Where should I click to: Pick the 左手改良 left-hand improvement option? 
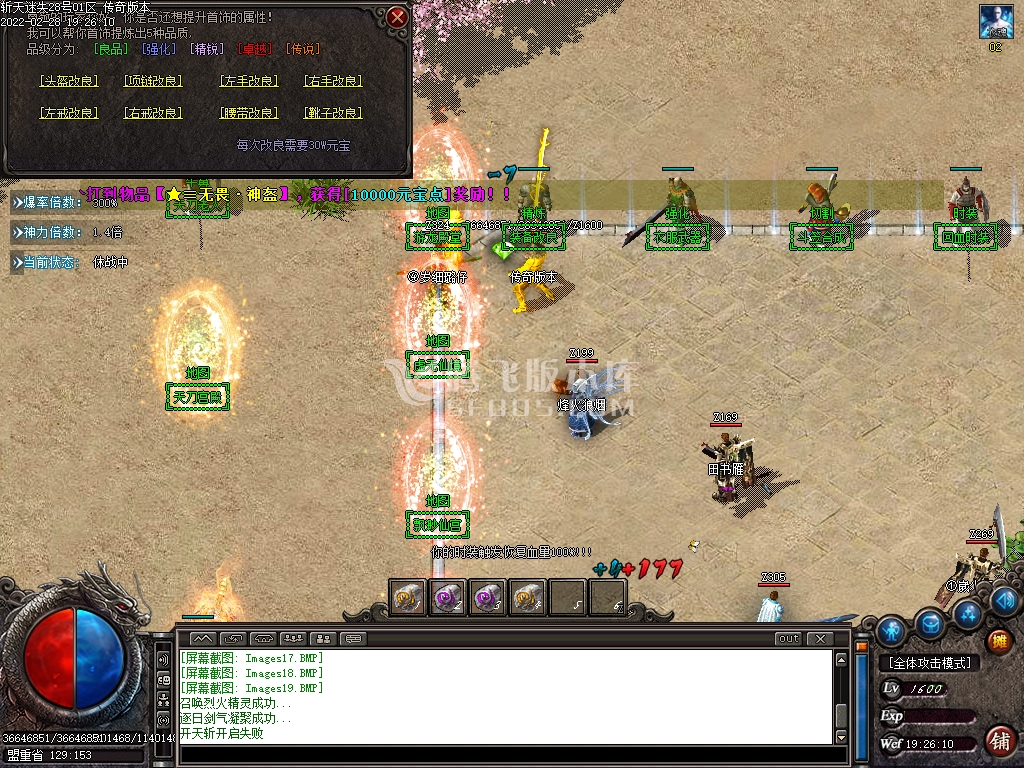249,81
